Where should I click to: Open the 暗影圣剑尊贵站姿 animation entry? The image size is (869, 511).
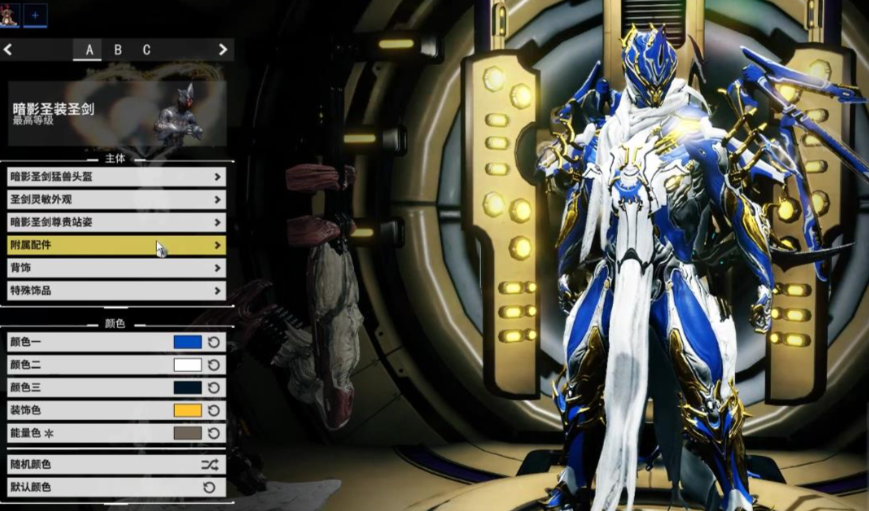pos(115,222)
